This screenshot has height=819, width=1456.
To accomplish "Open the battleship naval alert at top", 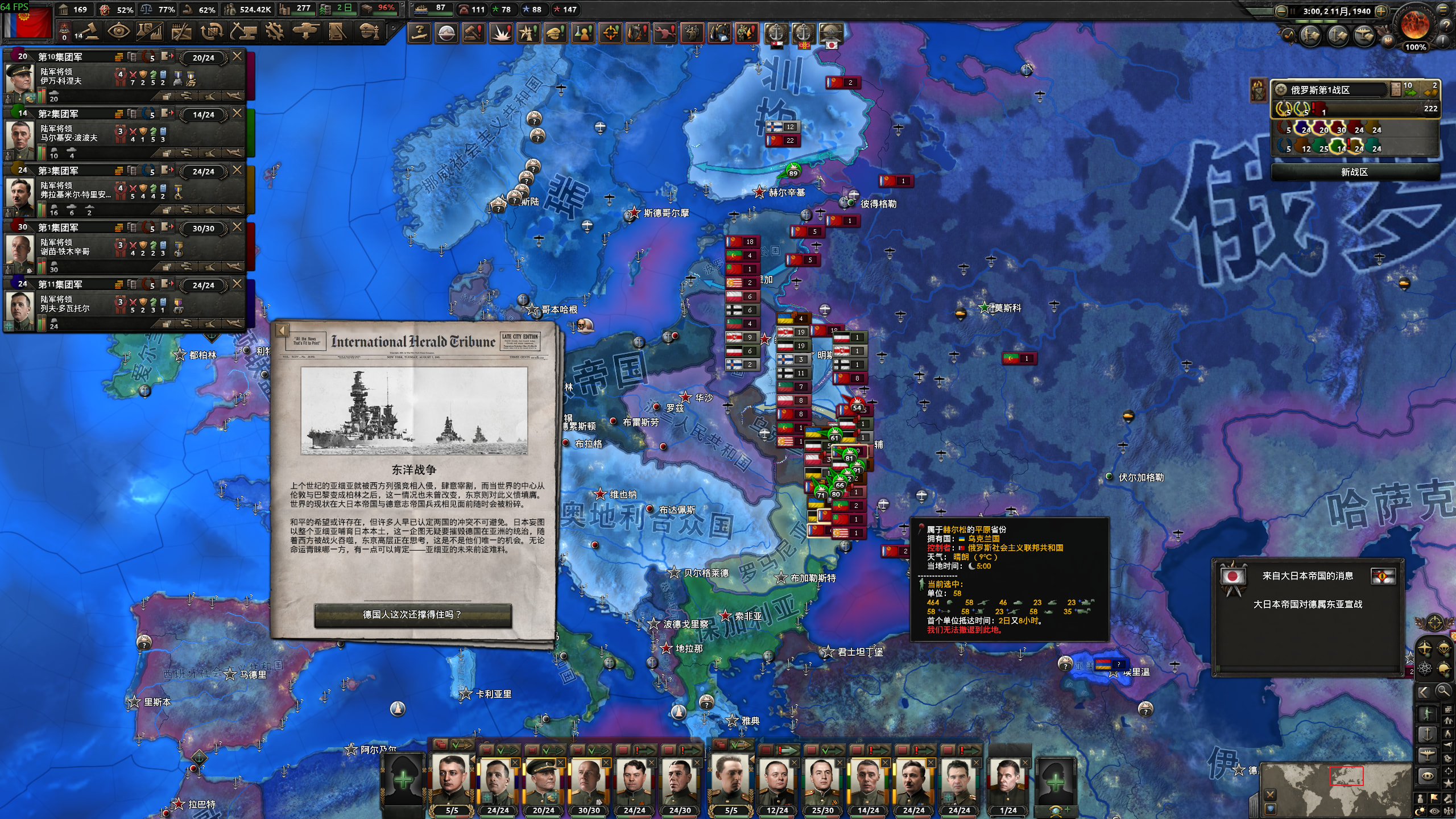I will (x=446, y=33).
